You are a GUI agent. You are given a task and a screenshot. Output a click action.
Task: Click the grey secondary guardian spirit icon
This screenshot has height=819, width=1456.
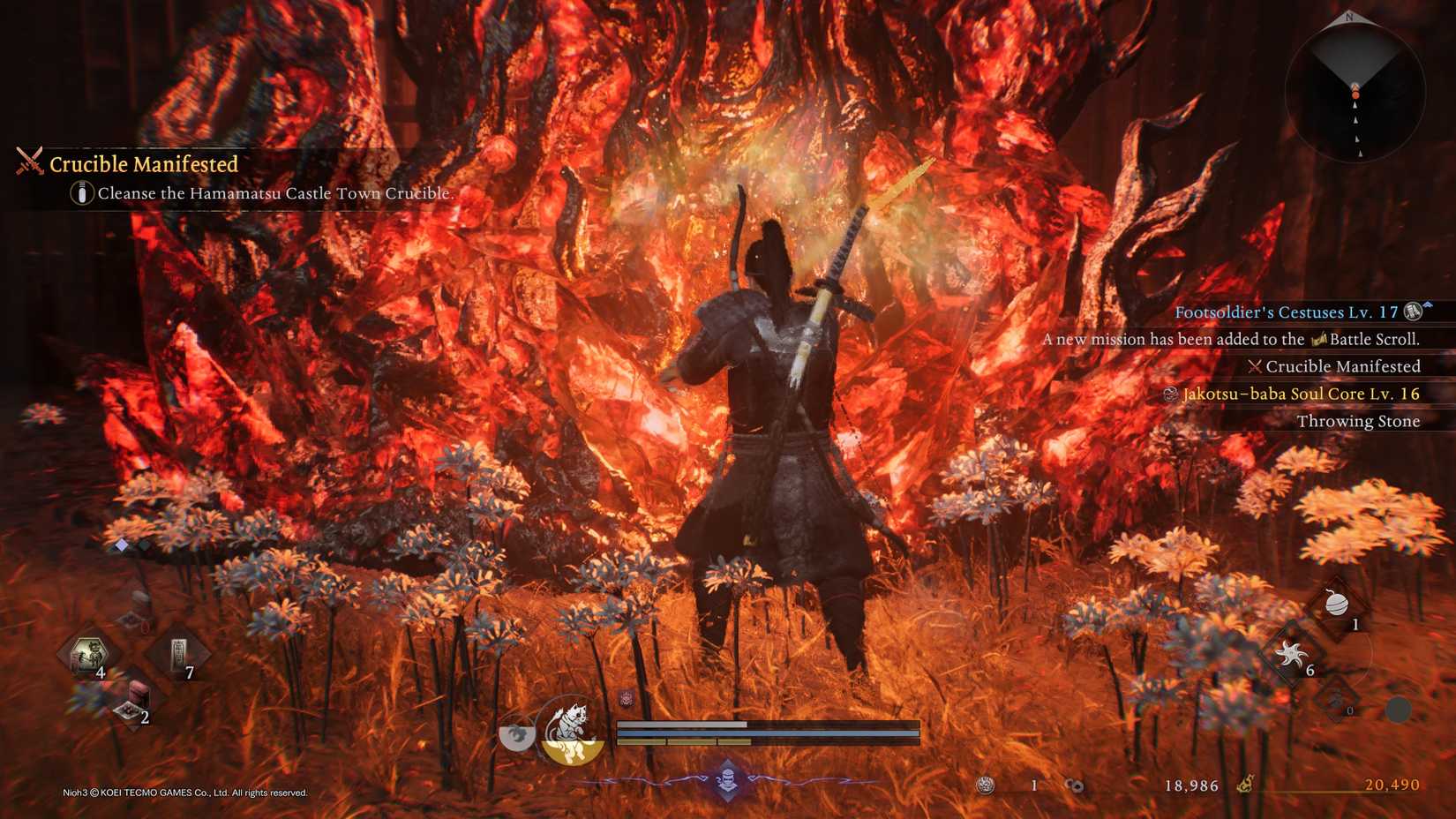[517, 734]
